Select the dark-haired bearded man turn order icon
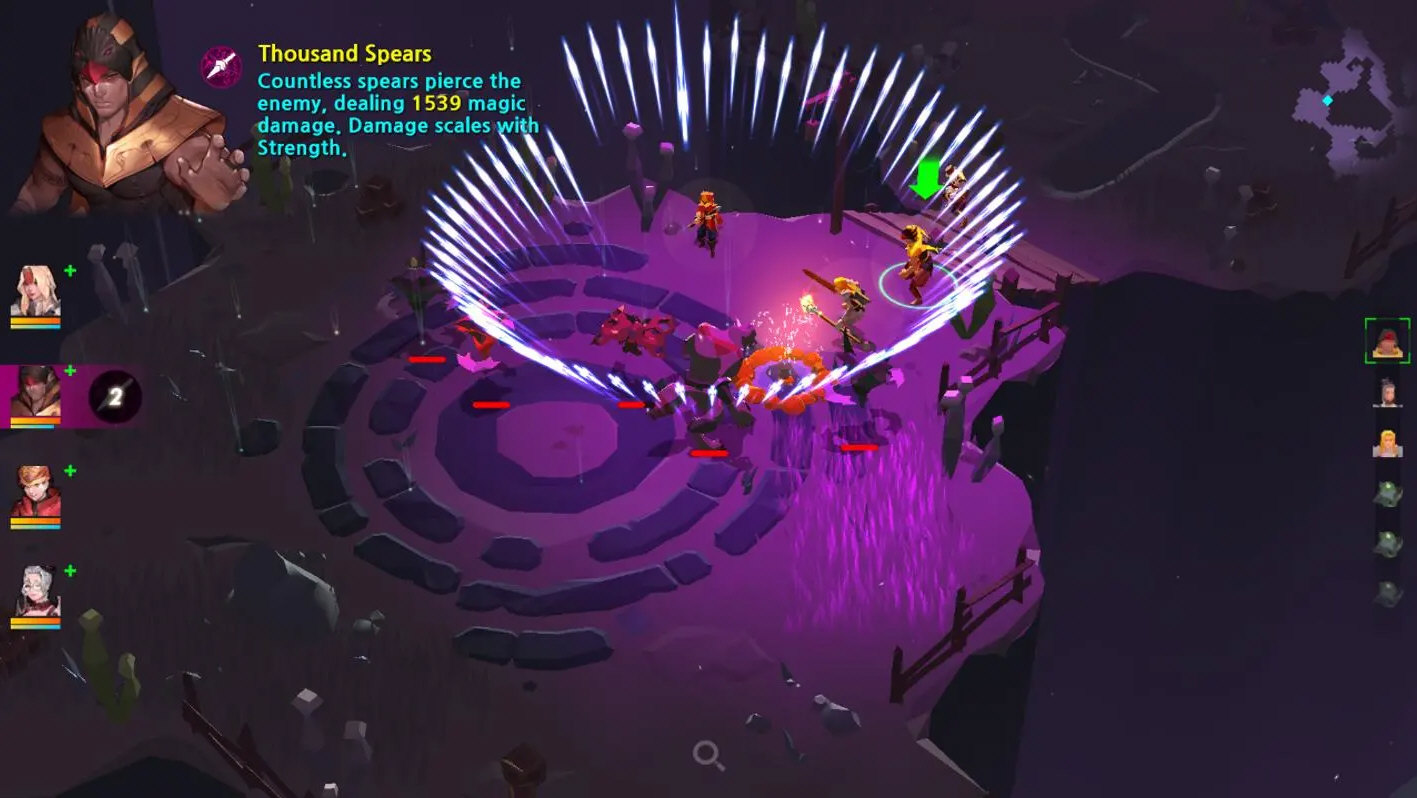 click(x=1387, y=393)
